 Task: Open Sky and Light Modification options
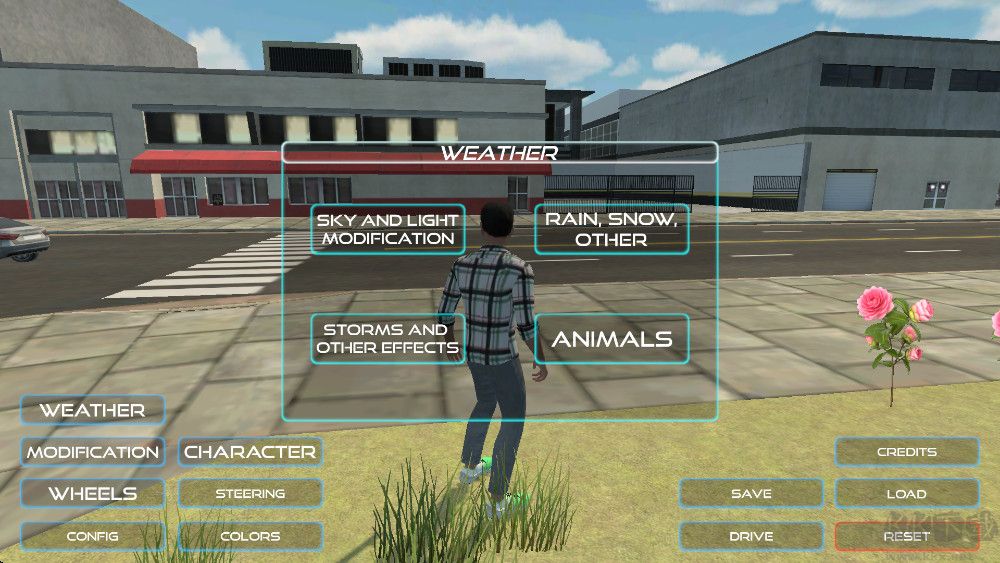(387, 229)
